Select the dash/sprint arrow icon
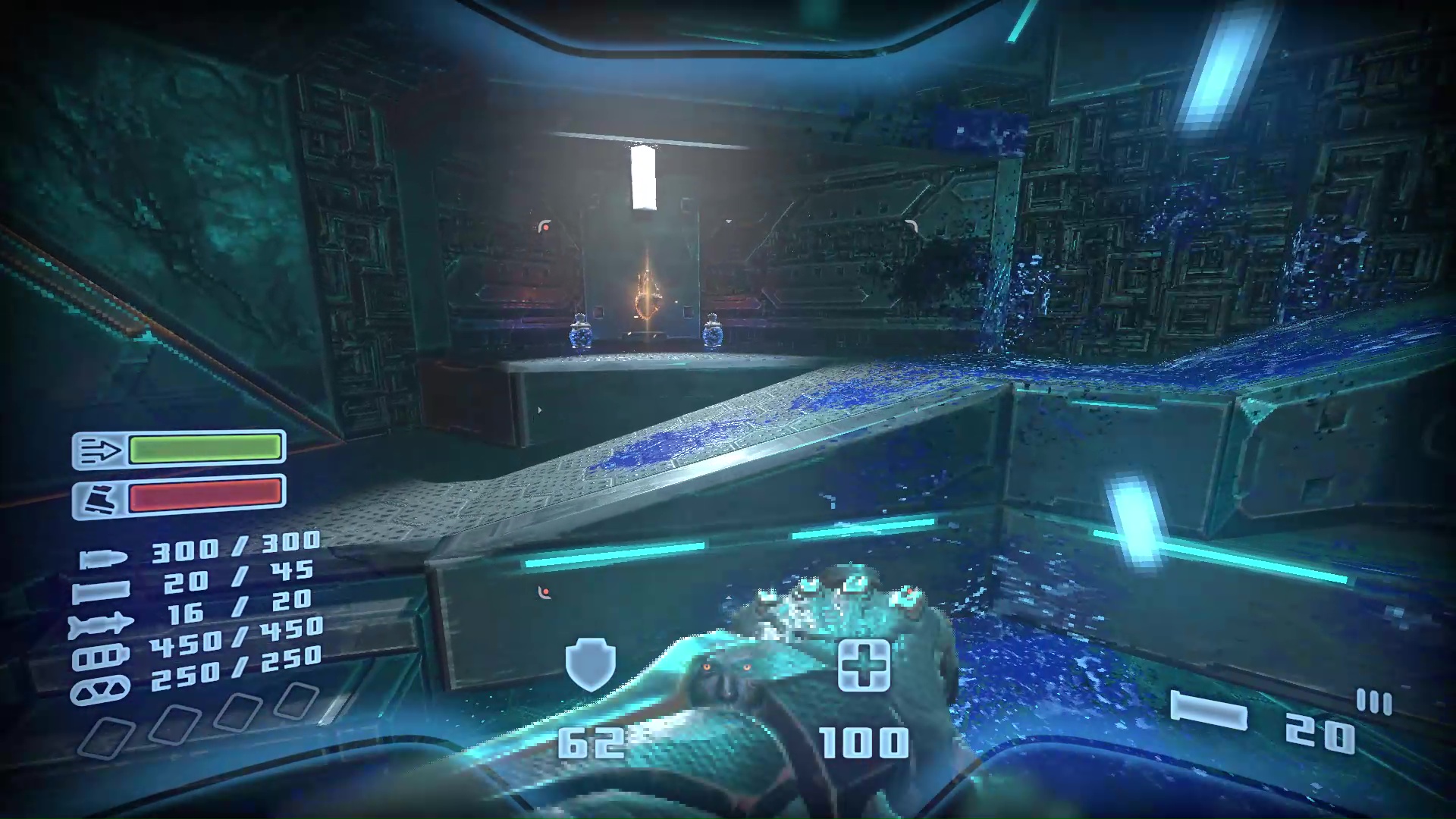 click(99, 449)
